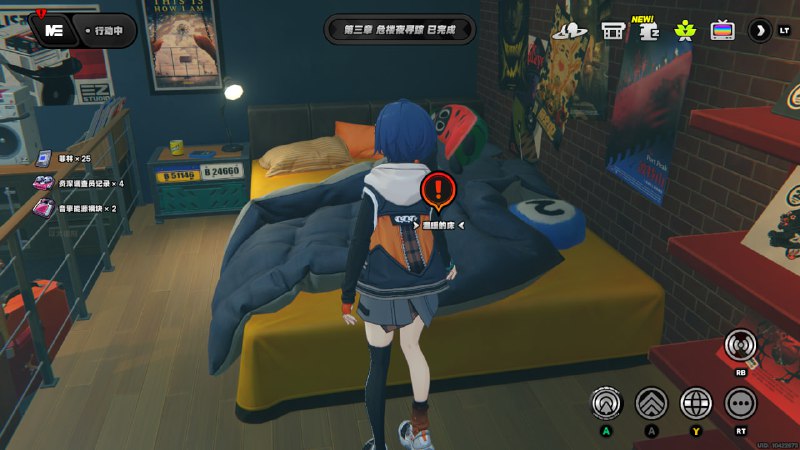Tap the double chevron sprint button
This screenshot has width=800, height=450.
tap(651, 402)
